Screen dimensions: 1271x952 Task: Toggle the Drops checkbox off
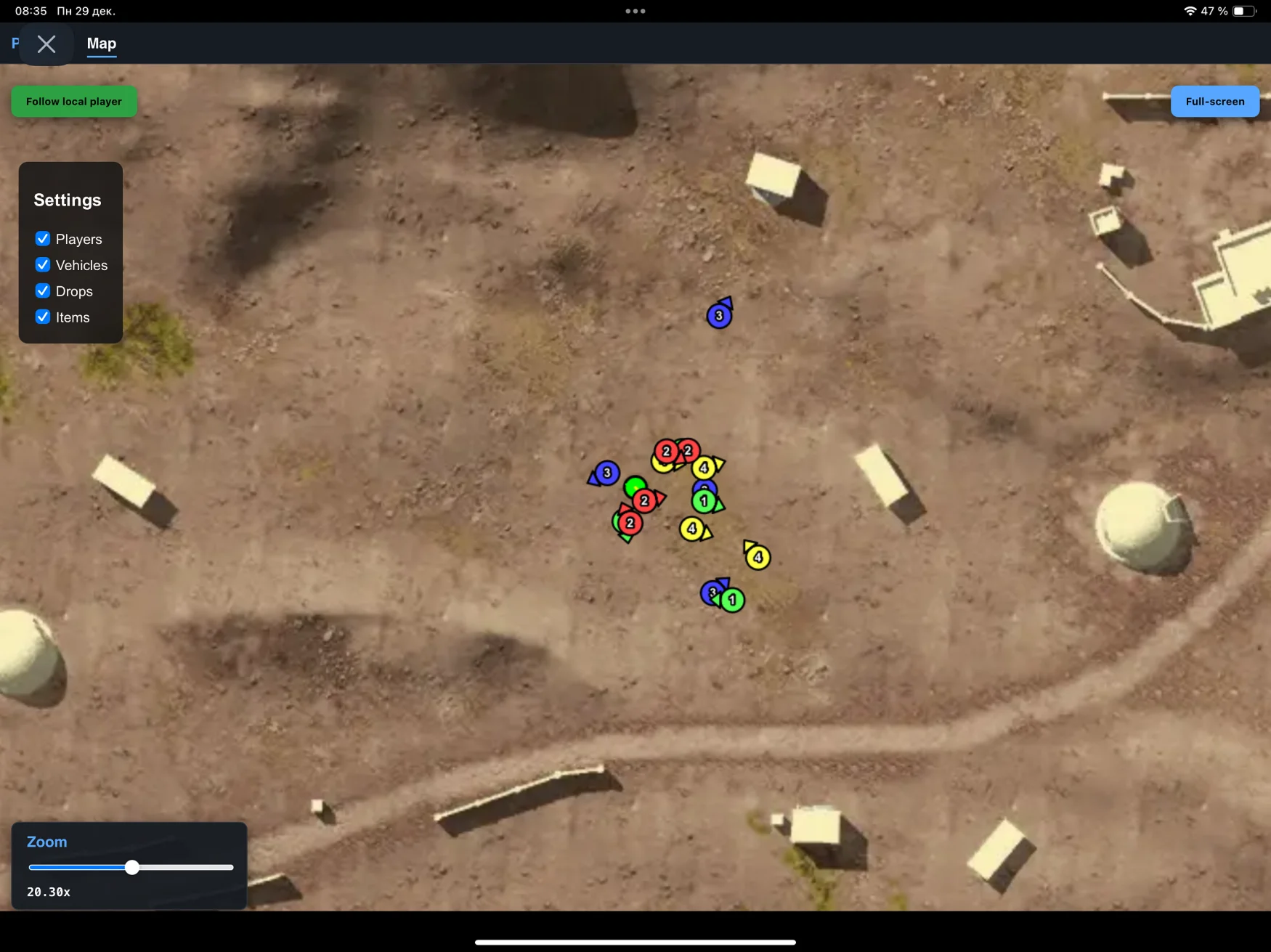pyautogui.click(x=43, y=290)
